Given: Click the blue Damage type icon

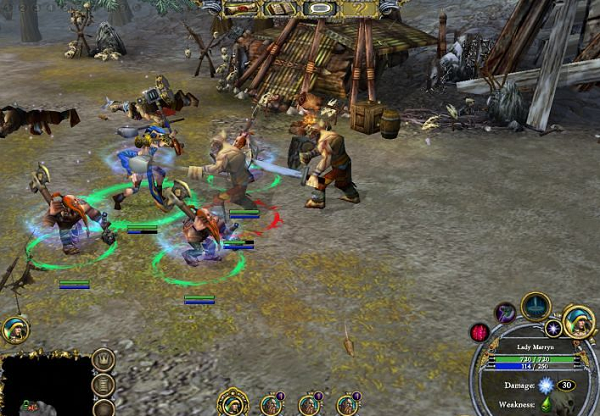Looking at the screenshot, I should pyautogui.click(x=546, y=385).
